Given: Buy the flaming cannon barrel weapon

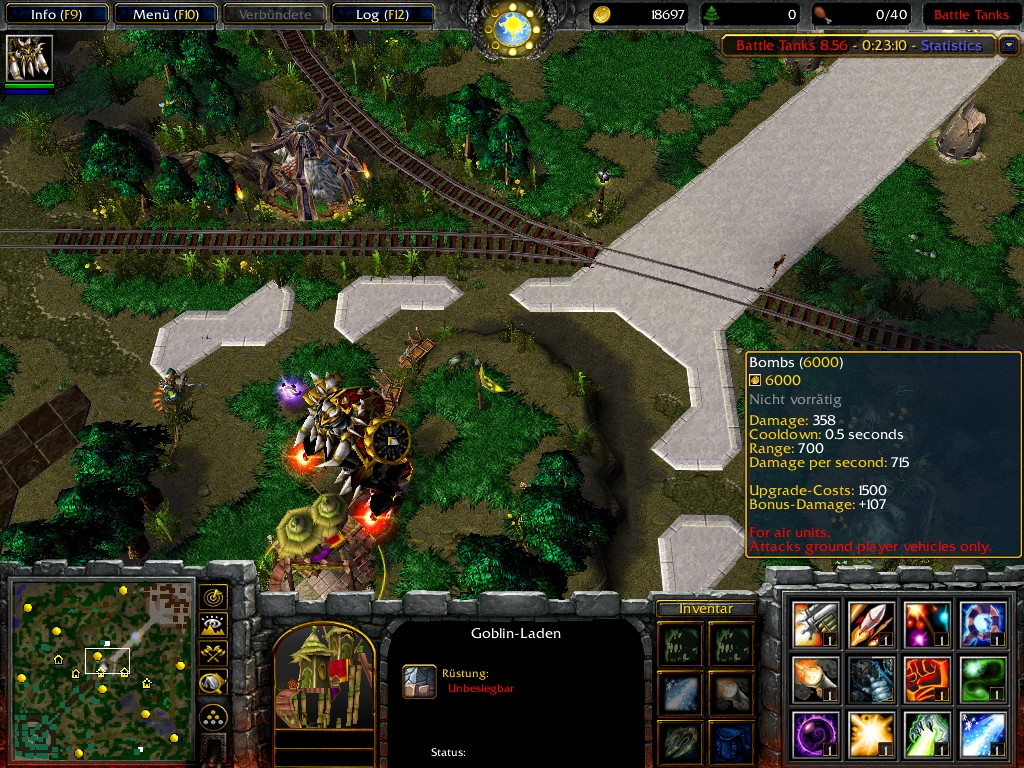Looking at the screenshot, I should click(x=816, y=680).
